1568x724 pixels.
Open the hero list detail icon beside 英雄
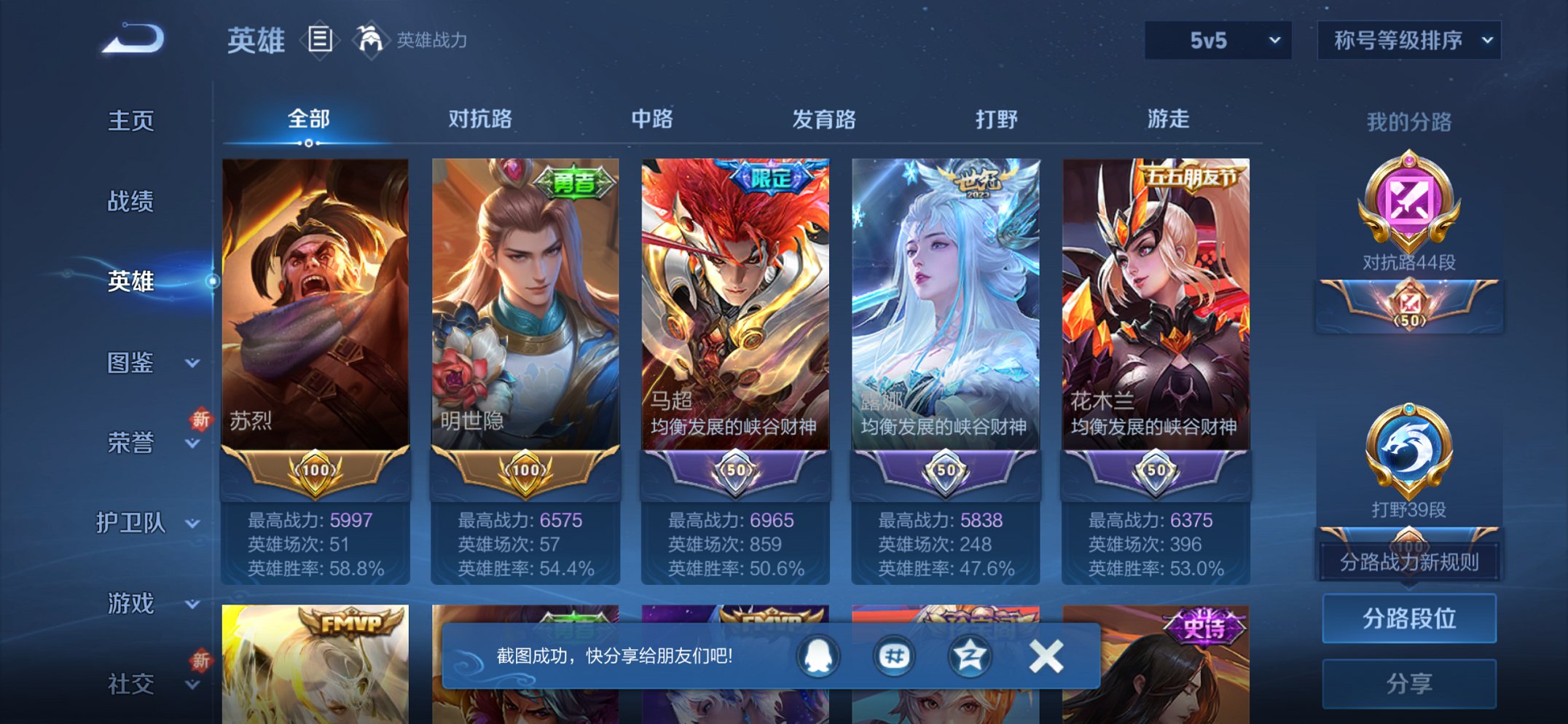[x=321, y=40]
